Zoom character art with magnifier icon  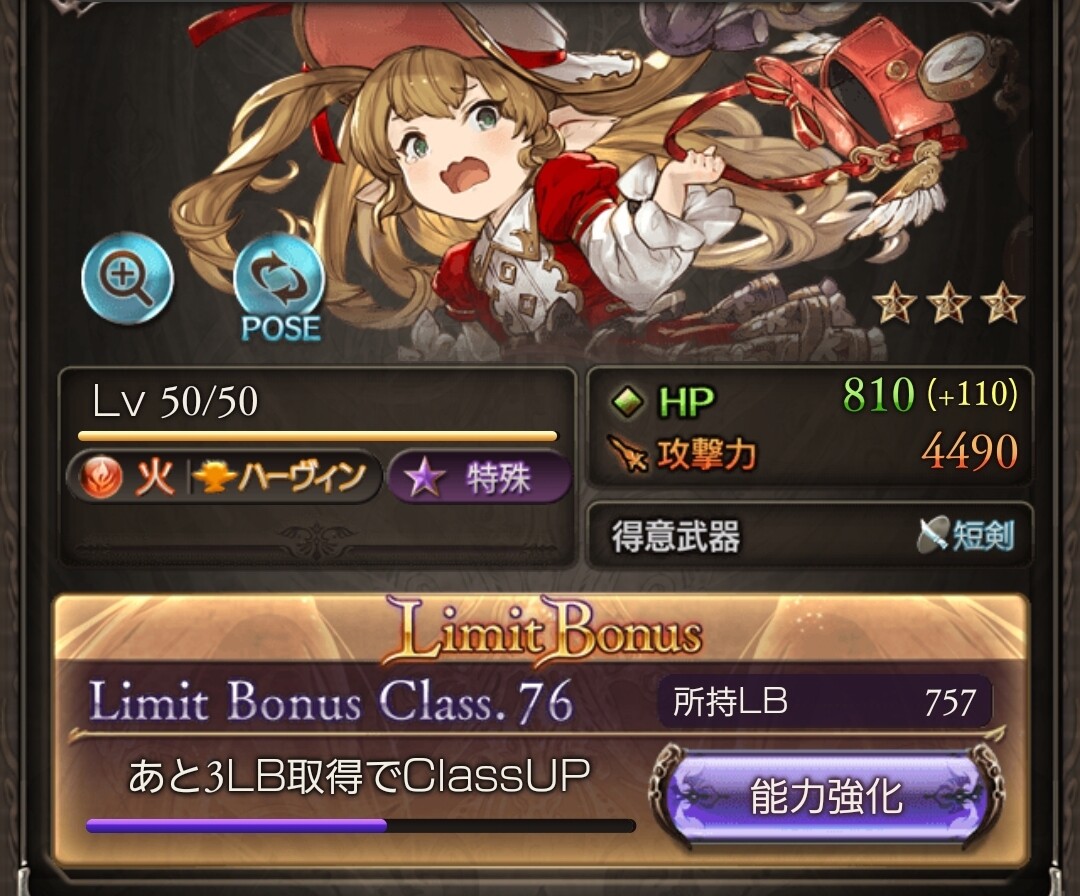[x=127, y=279]
